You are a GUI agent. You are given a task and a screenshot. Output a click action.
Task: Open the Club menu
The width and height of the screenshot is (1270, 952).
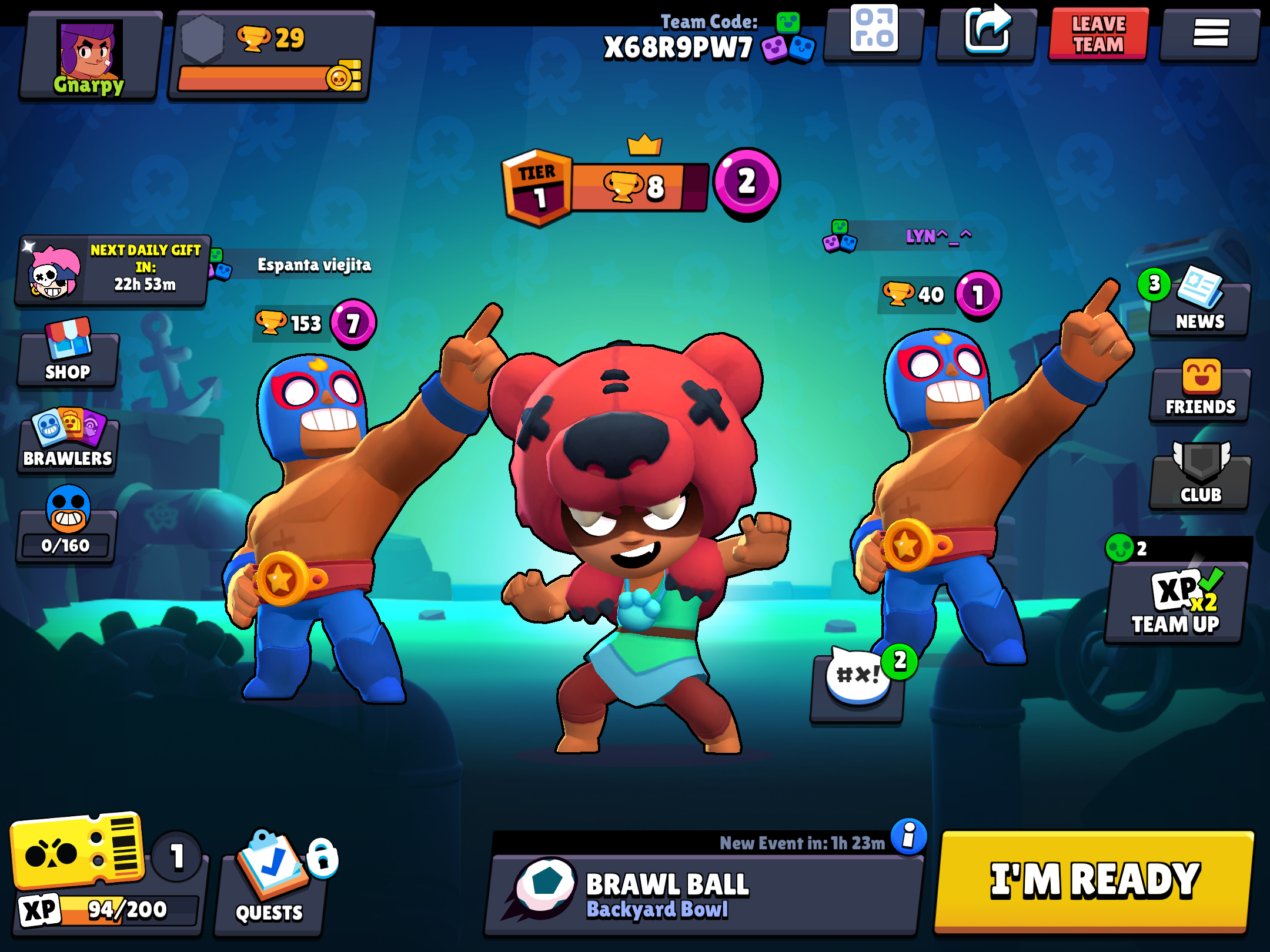click(1199, 479)
